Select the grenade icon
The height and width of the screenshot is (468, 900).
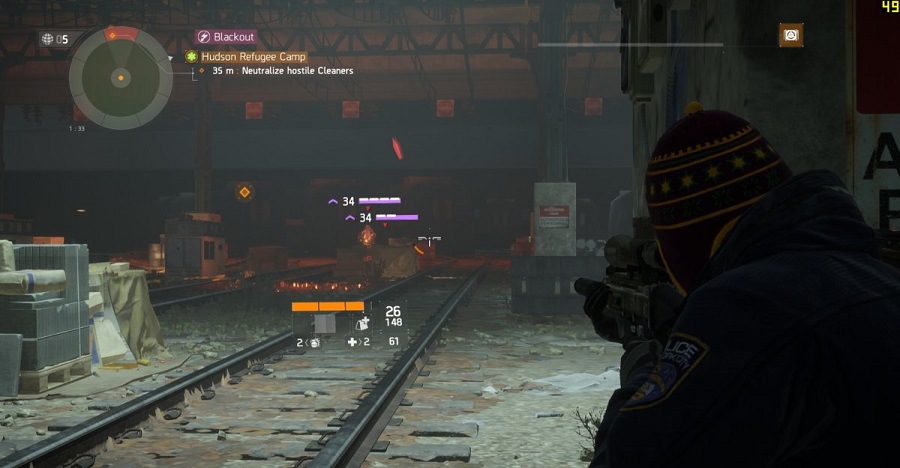[x=312, y=342]
